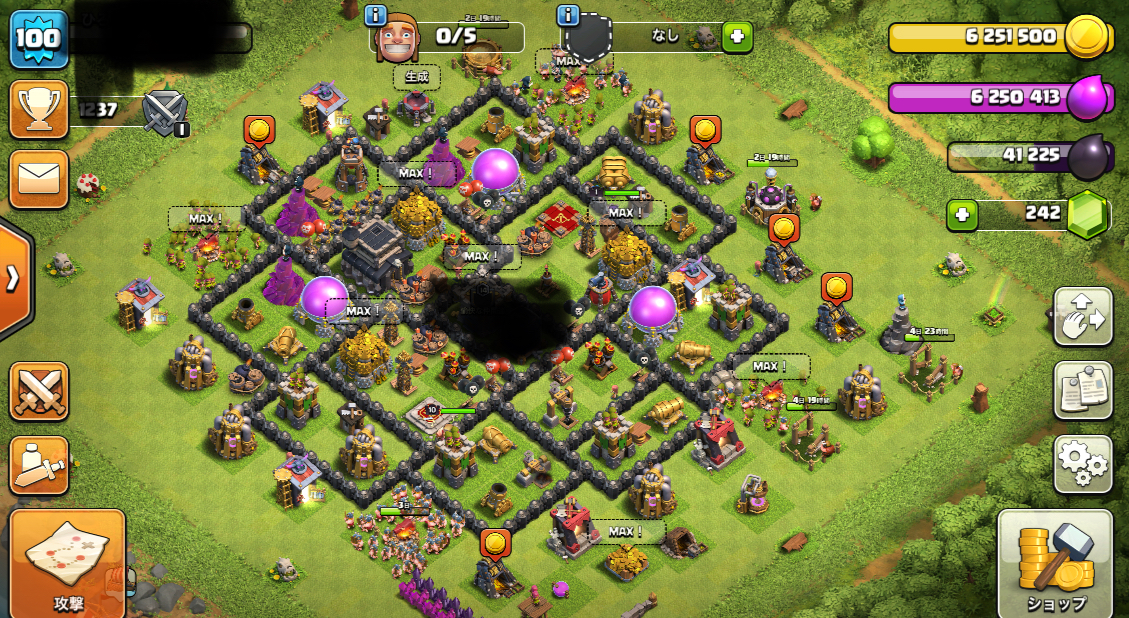Viewport: 1129px width, 618px height.
Task: Expand the chat panel with the orange arrow
Action: coord(14,277)
